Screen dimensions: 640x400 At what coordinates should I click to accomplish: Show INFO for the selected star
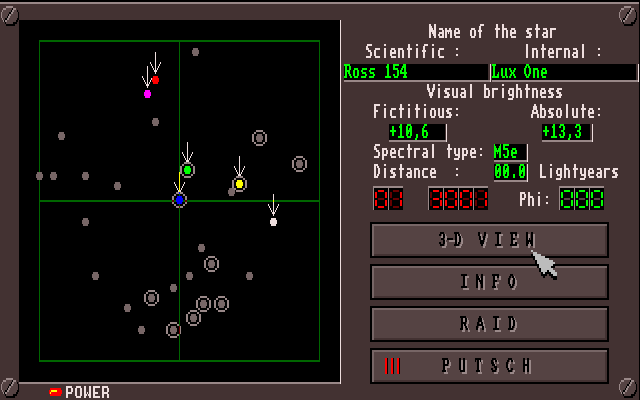coord(489,282)
